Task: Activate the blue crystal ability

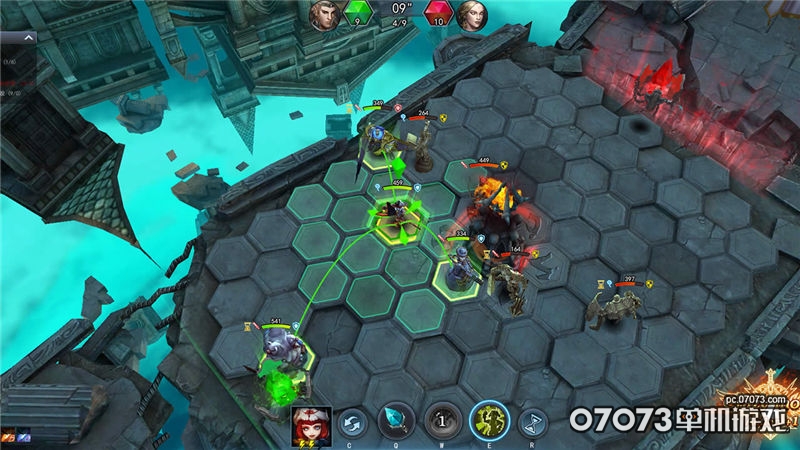Action: pyautogui.click(x=395, y=421)
